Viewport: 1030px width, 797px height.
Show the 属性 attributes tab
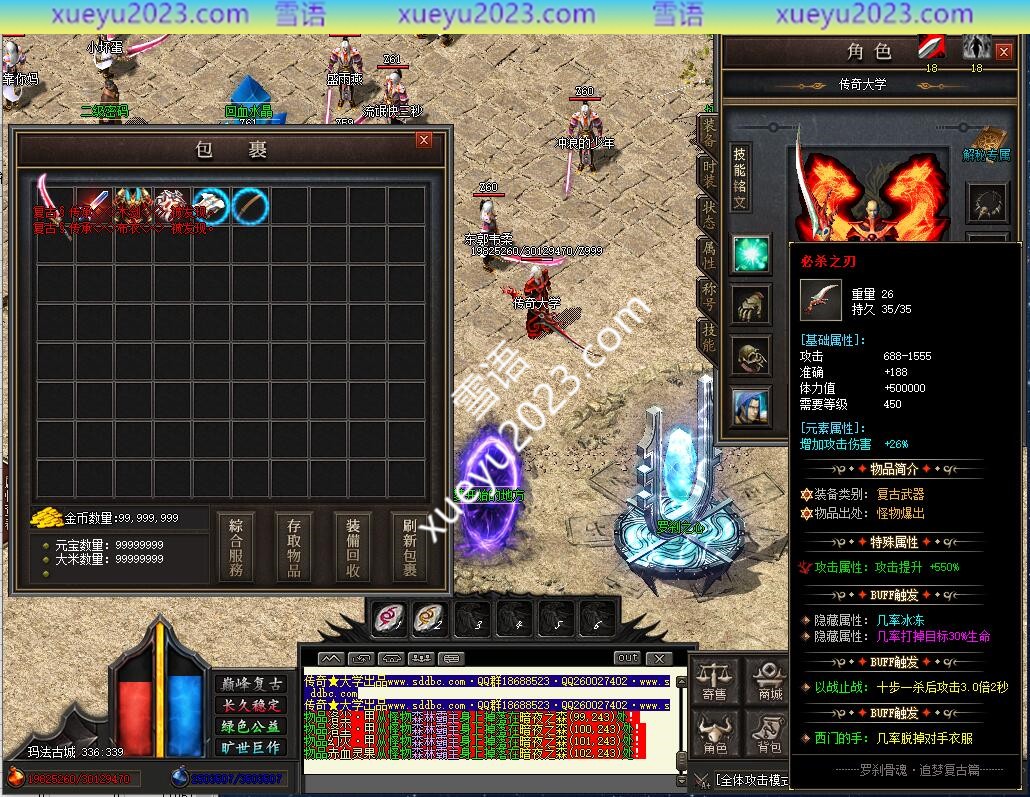click(708, 257)
